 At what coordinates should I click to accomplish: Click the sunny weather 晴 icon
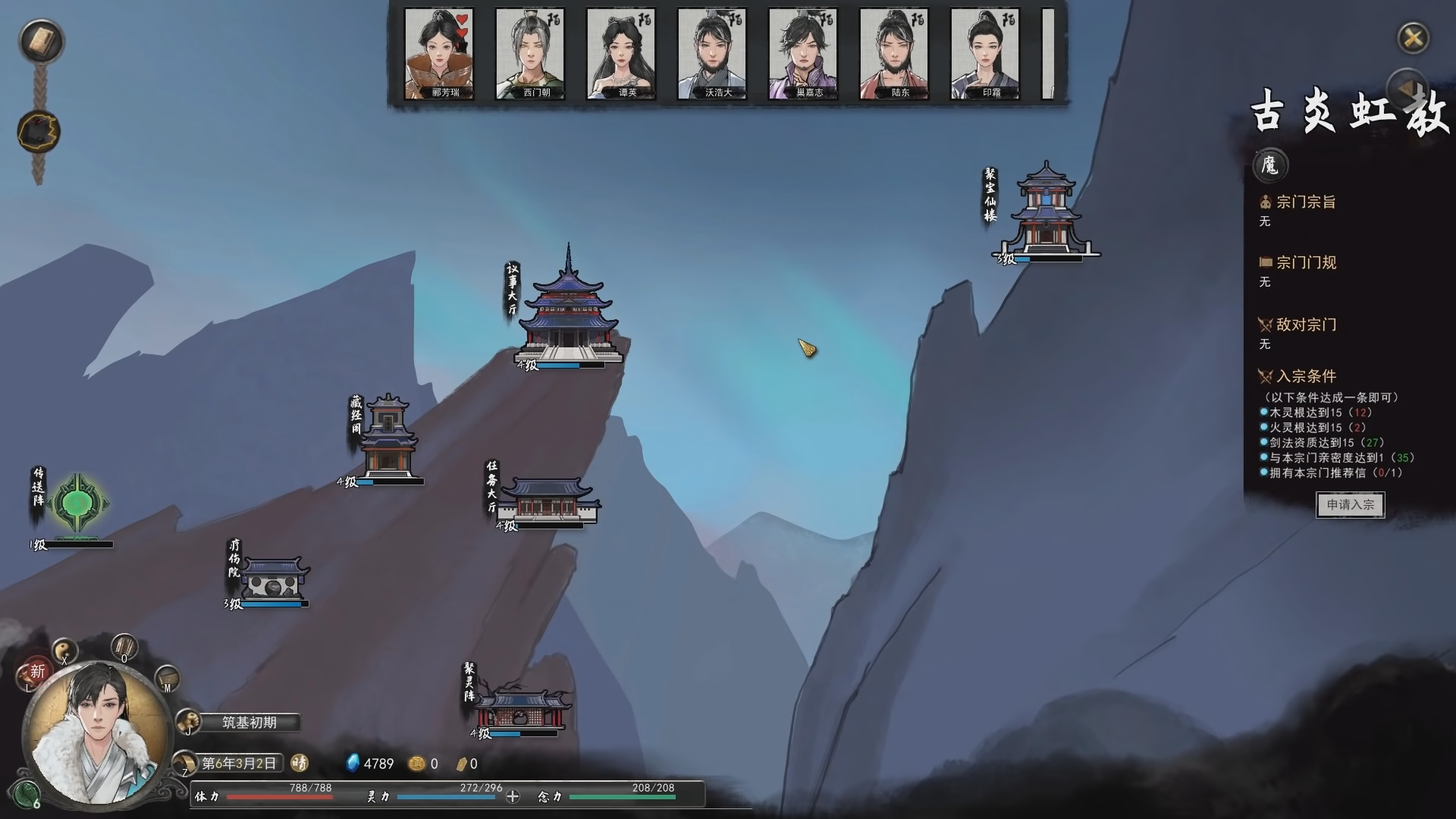pos(301,764)
